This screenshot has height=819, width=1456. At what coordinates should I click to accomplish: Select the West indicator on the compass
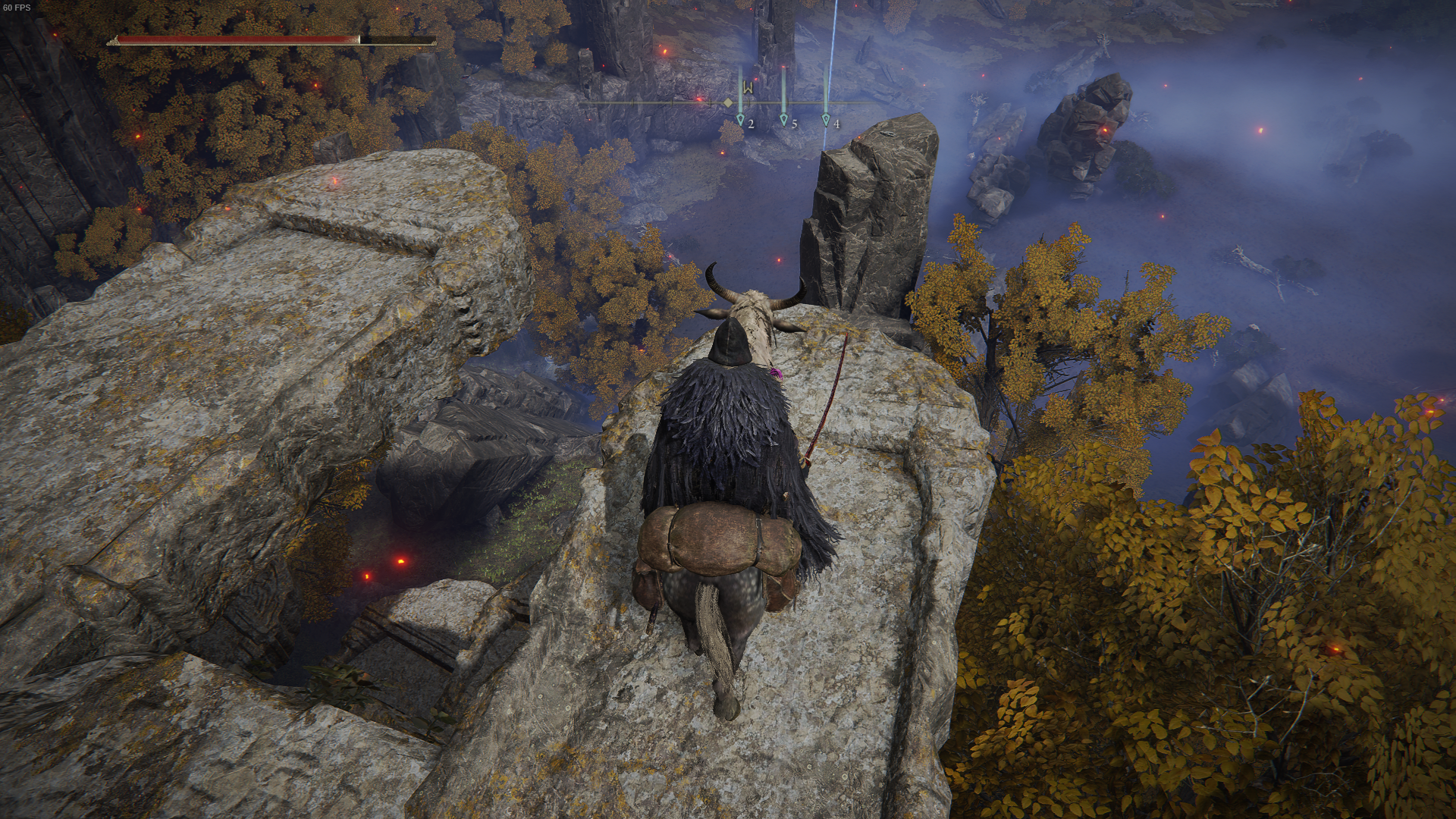[x=748, y=88]
